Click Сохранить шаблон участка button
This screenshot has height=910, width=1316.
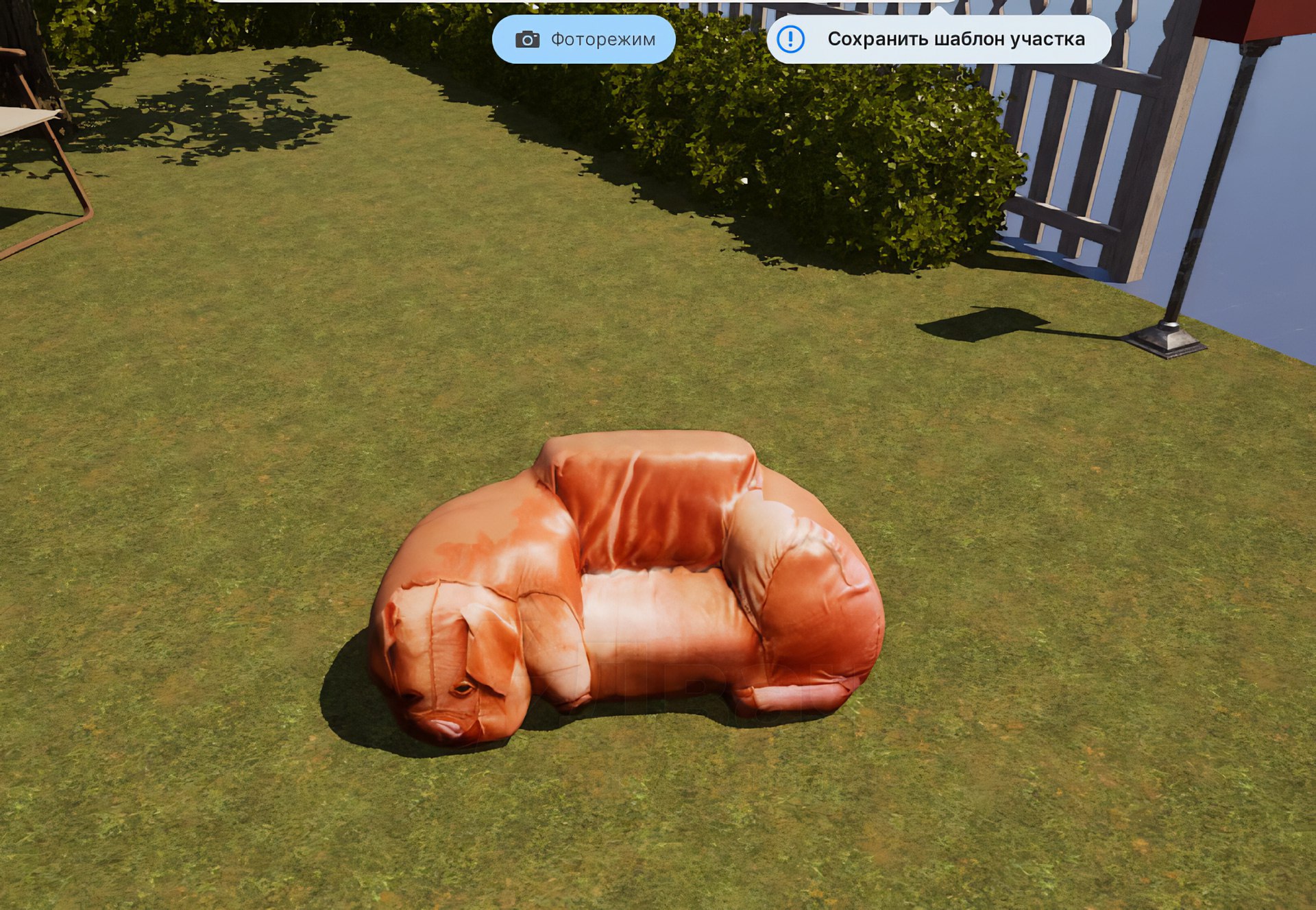(x=939, y=40)
